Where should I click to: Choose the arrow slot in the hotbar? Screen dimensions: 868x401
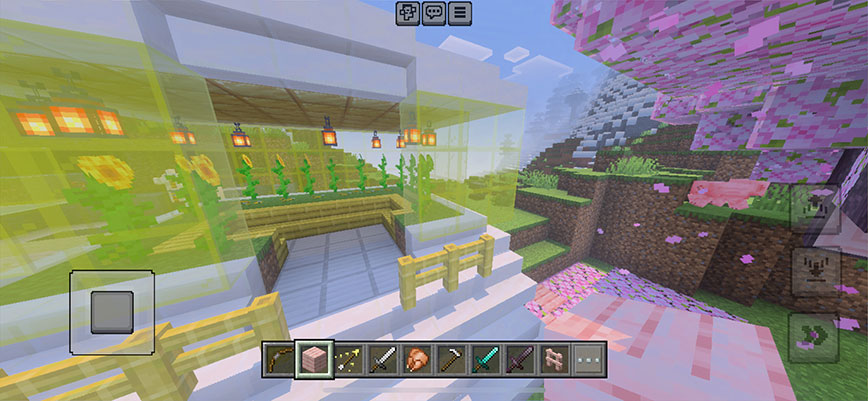(347, 360)
